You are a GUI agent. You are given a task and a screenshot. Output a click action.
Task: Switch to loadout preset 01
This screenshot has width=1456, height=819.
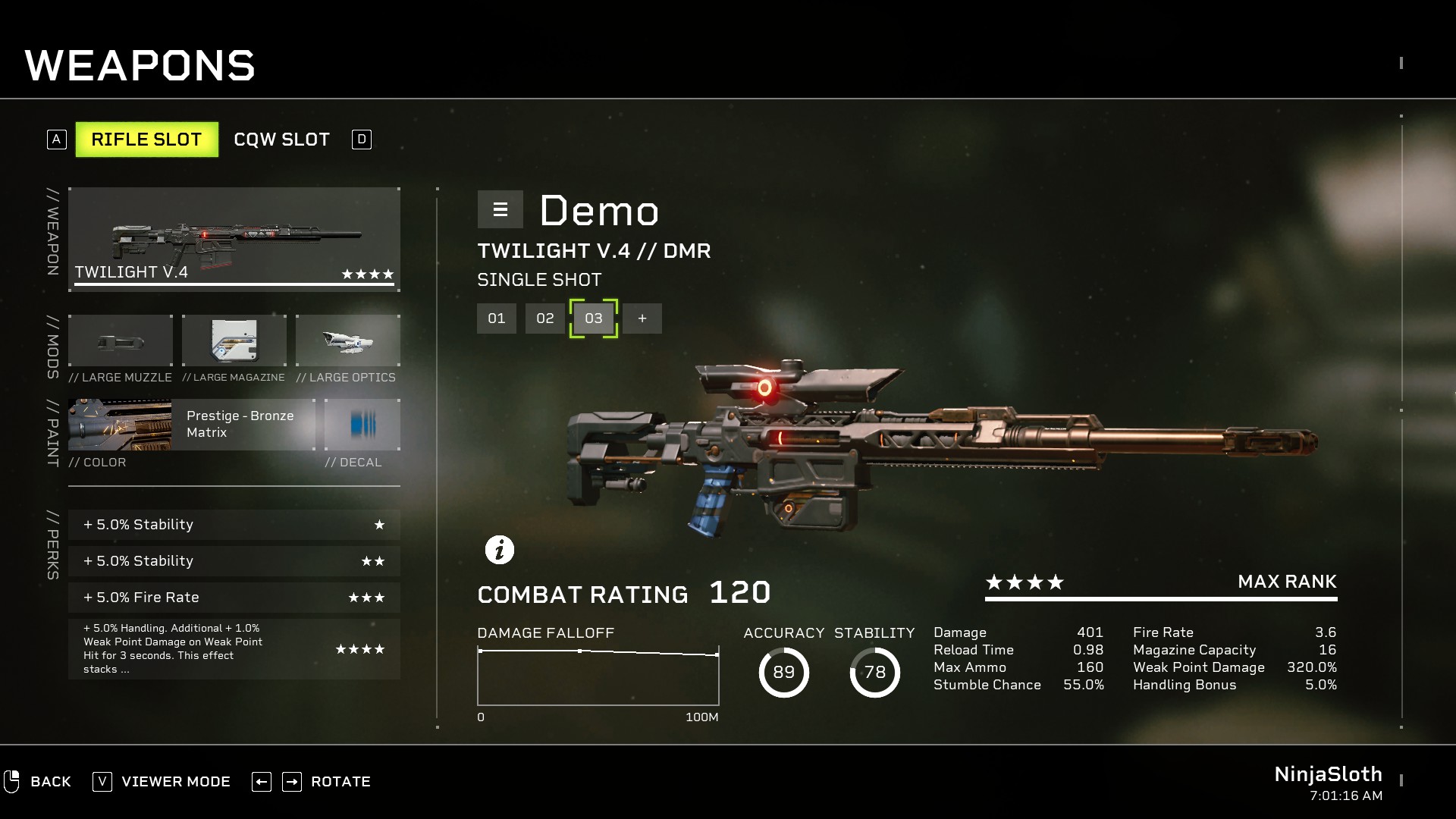click(497, 318)
